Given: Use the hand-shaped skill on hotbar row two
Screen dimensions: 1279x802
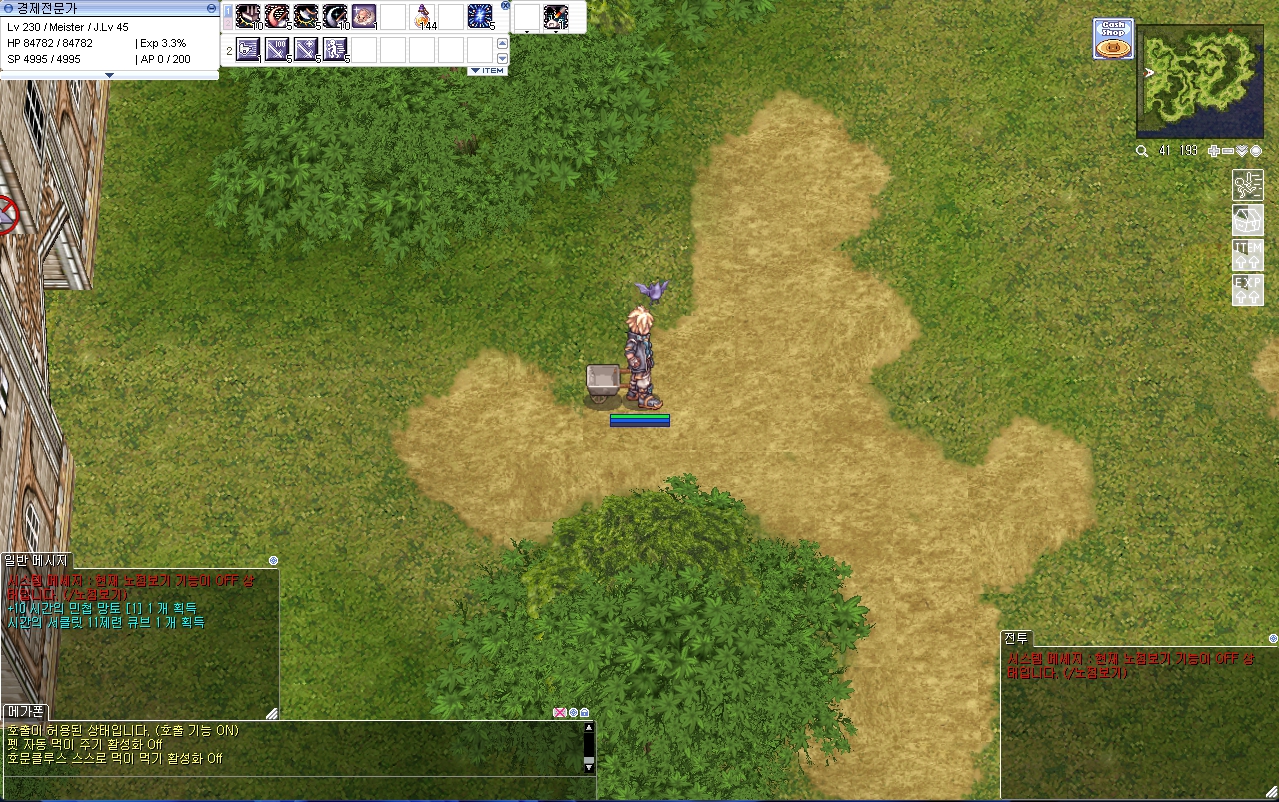Looking at the screenshot, I should point(248,48).
